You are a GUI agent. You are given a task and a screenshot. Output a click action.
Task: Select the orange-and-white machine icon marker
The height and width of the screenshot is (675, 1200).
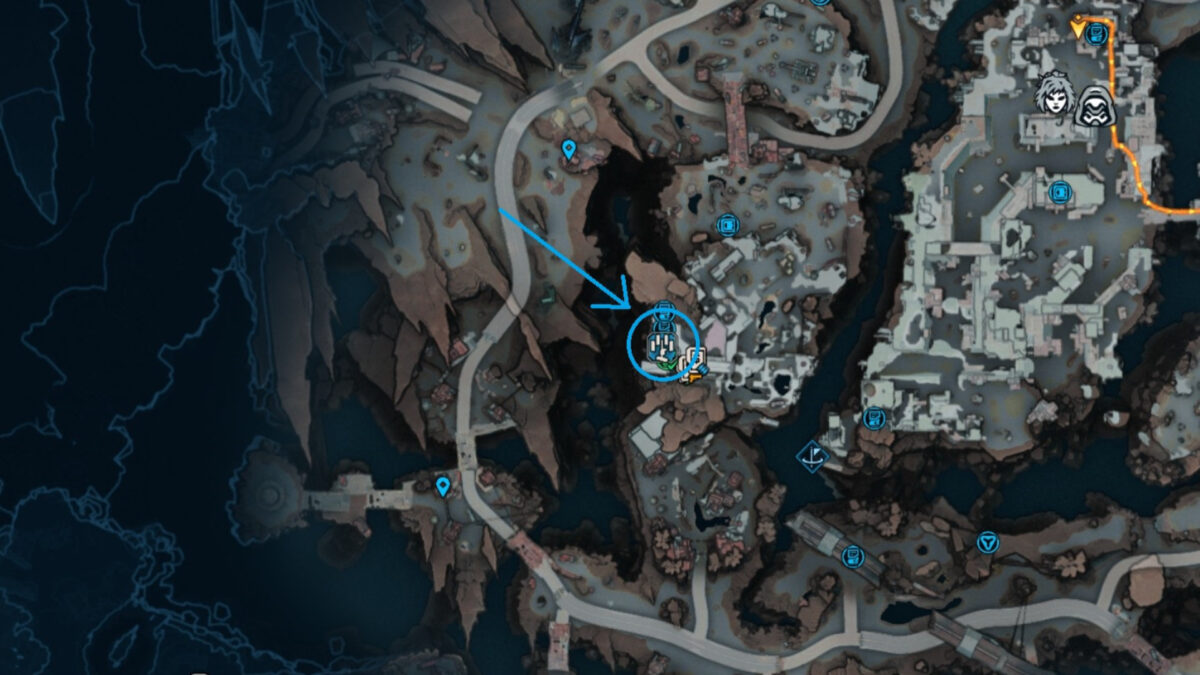(x=693, y=366)
